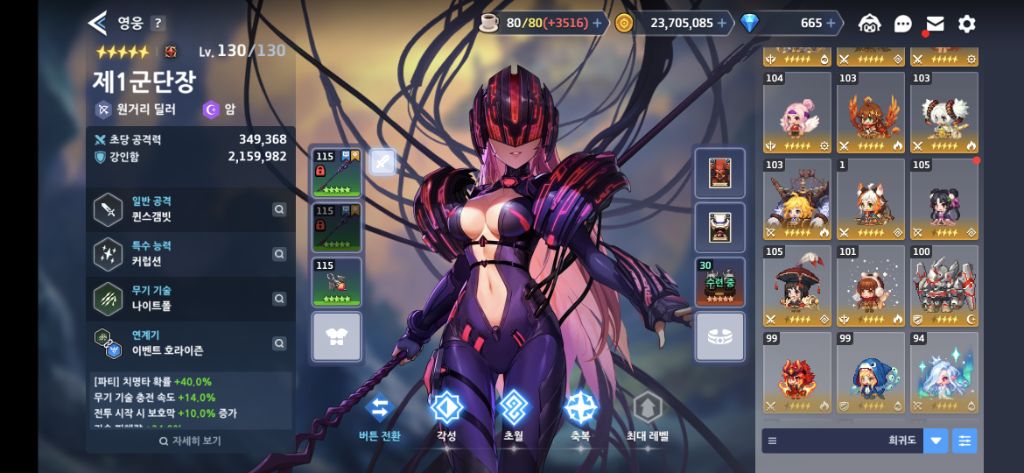Click the 버튼 전환 switch button

pyautogui.click(x=379, y=417)
